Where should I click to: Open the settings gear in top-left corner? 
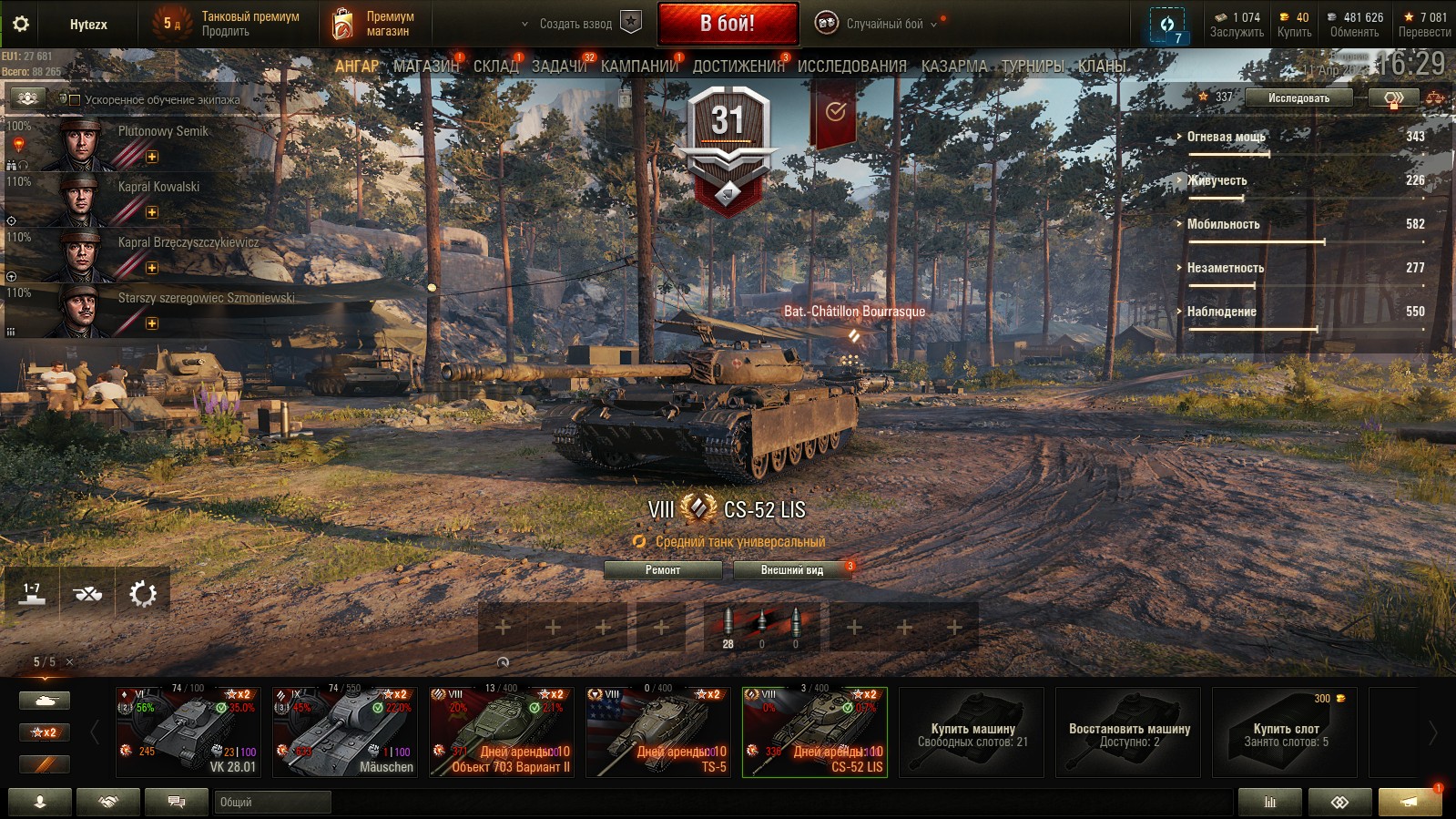coord(21,24)
